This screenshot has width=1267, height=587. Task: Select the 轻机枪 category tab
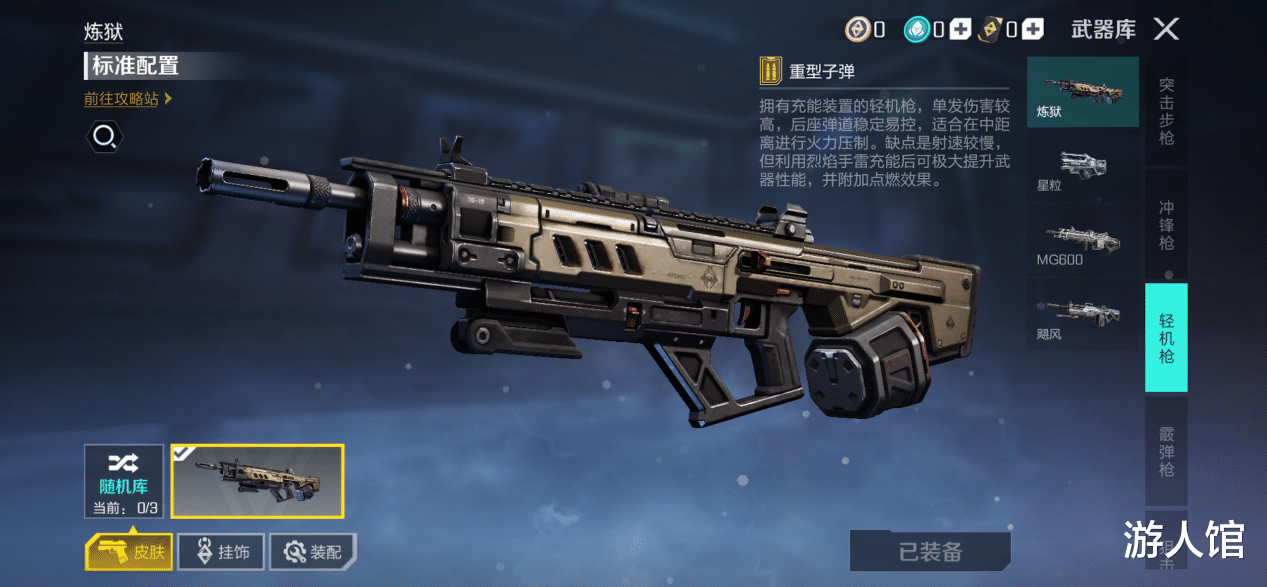point(1166,338)
